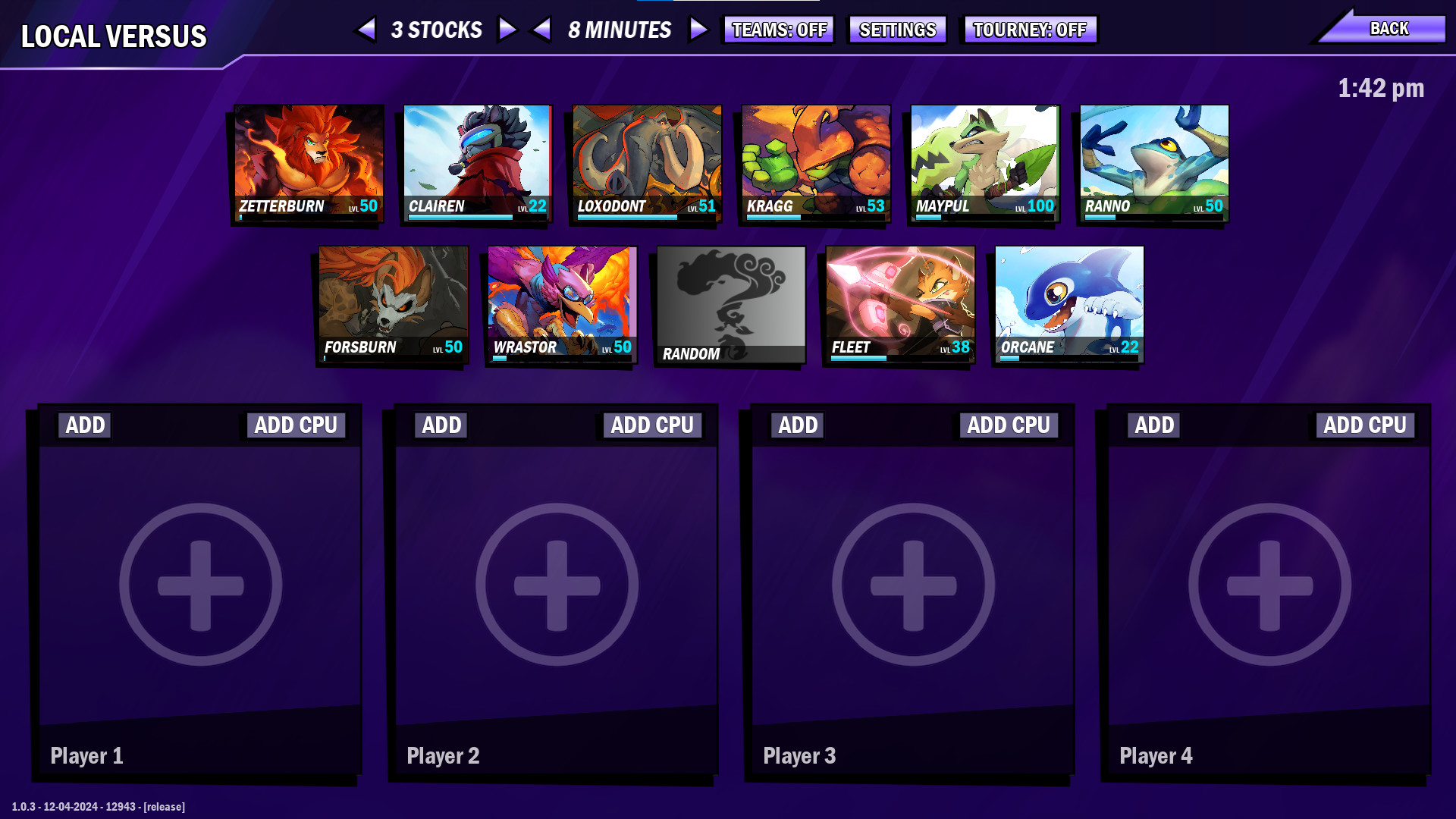The image size is (1456, 819).
Task: Add a player to Player 1's slot
Action: (x=83, y=425)
